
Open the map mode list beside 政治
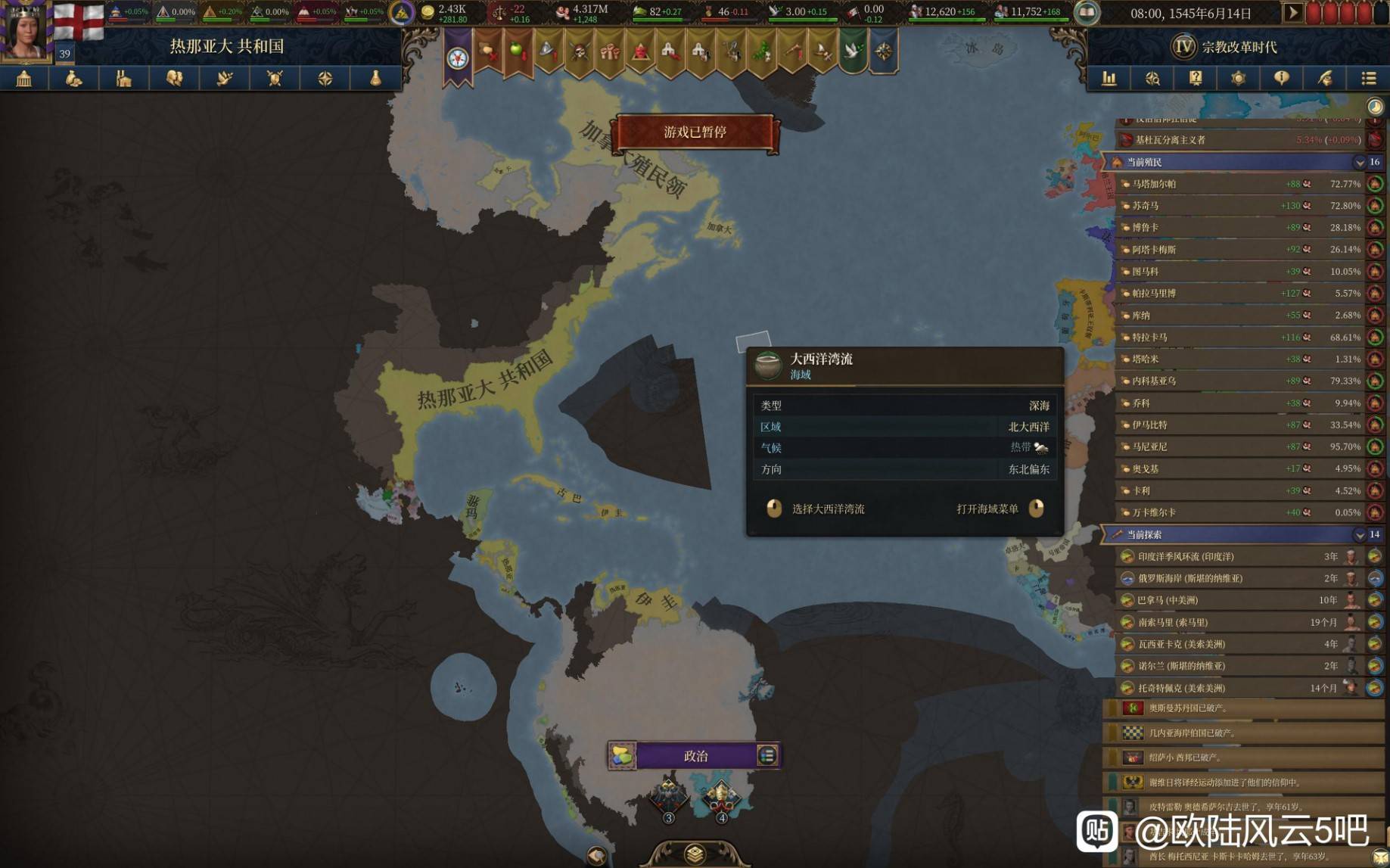coord(767,755)
